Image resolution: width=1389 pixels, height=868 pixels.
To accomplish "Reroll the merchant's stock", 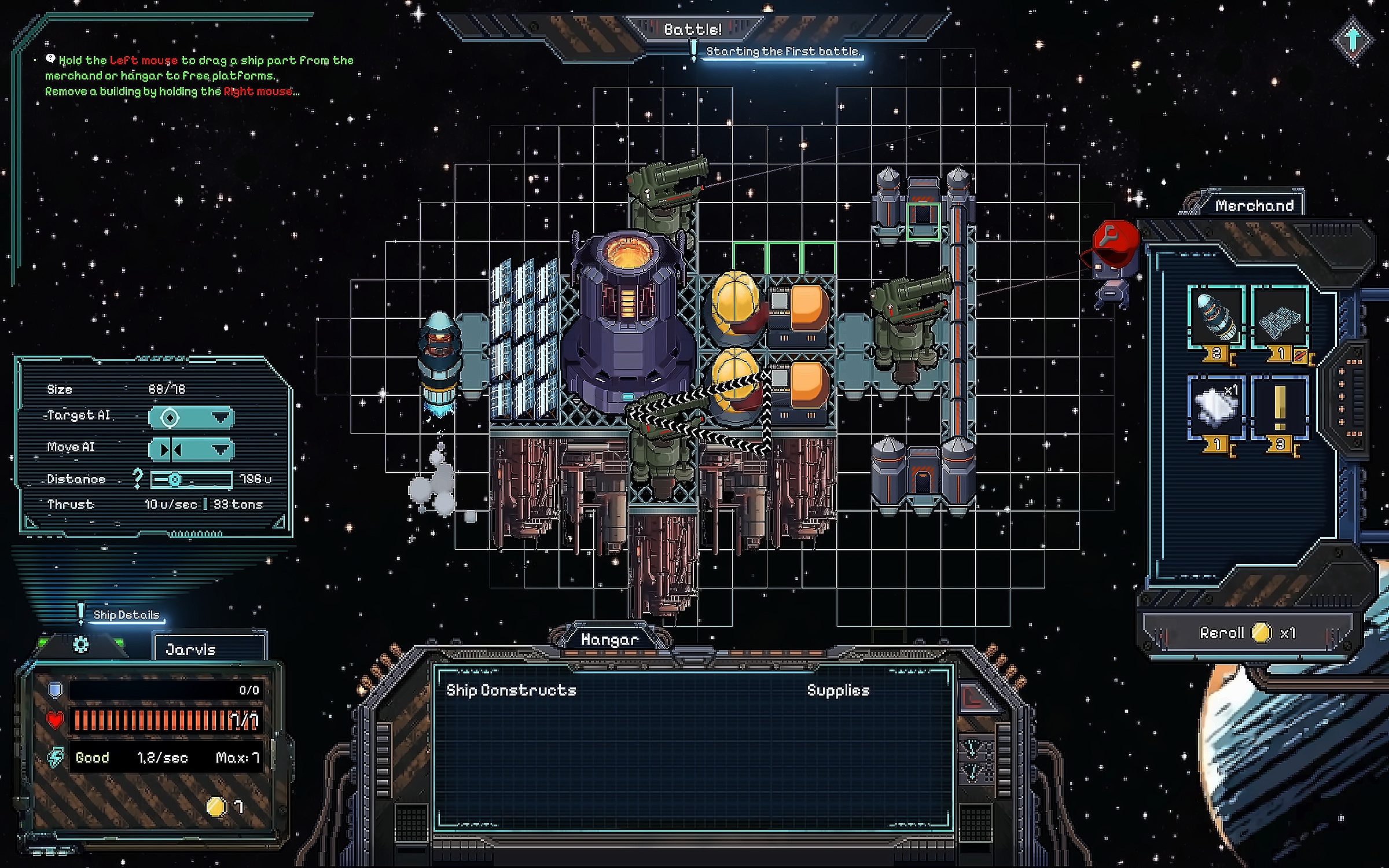I will pos(1247,632).
